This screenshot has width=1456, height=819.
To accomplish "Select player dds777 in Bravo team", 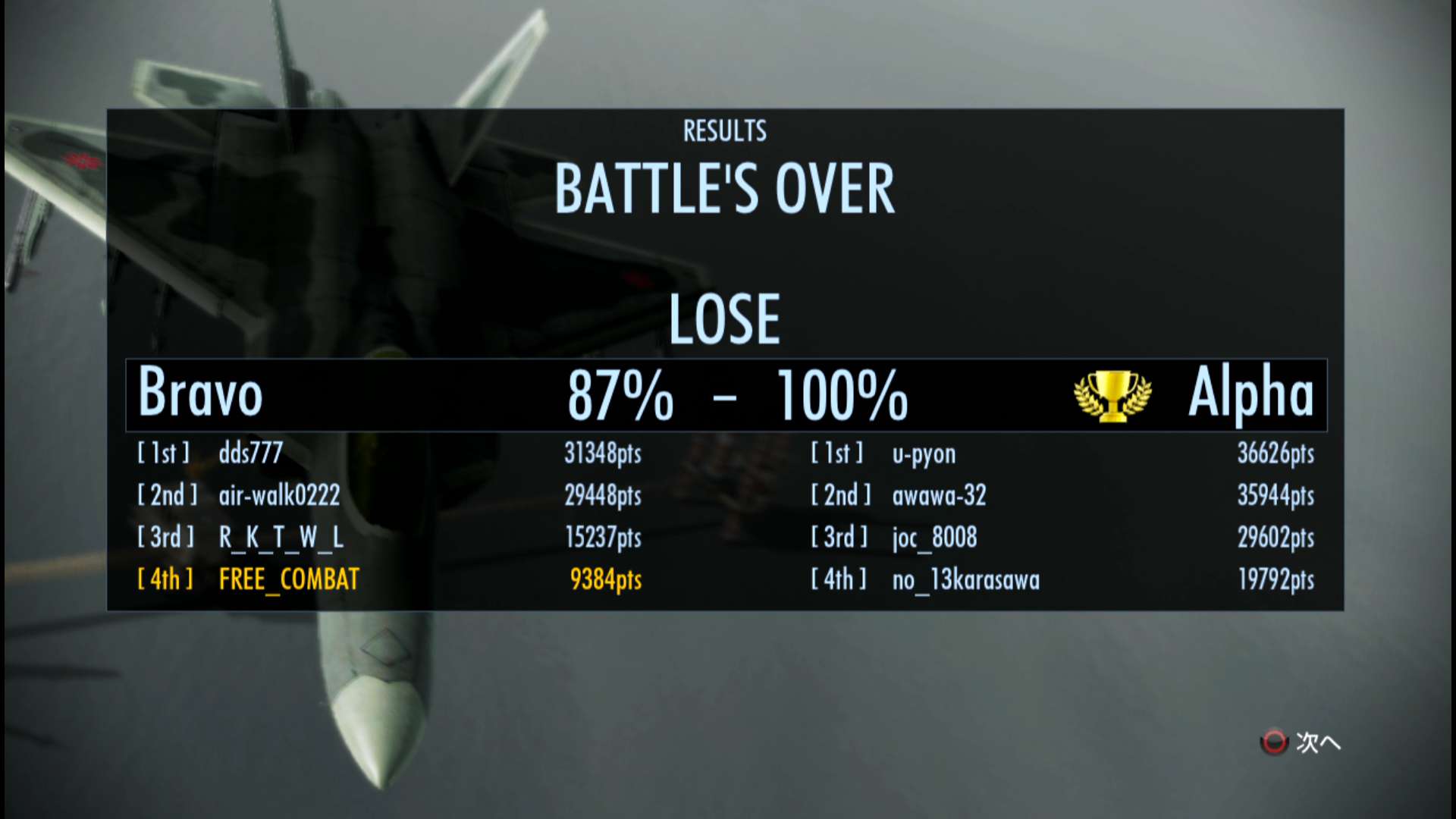I will pyautogui.click(x=250, y=453).
